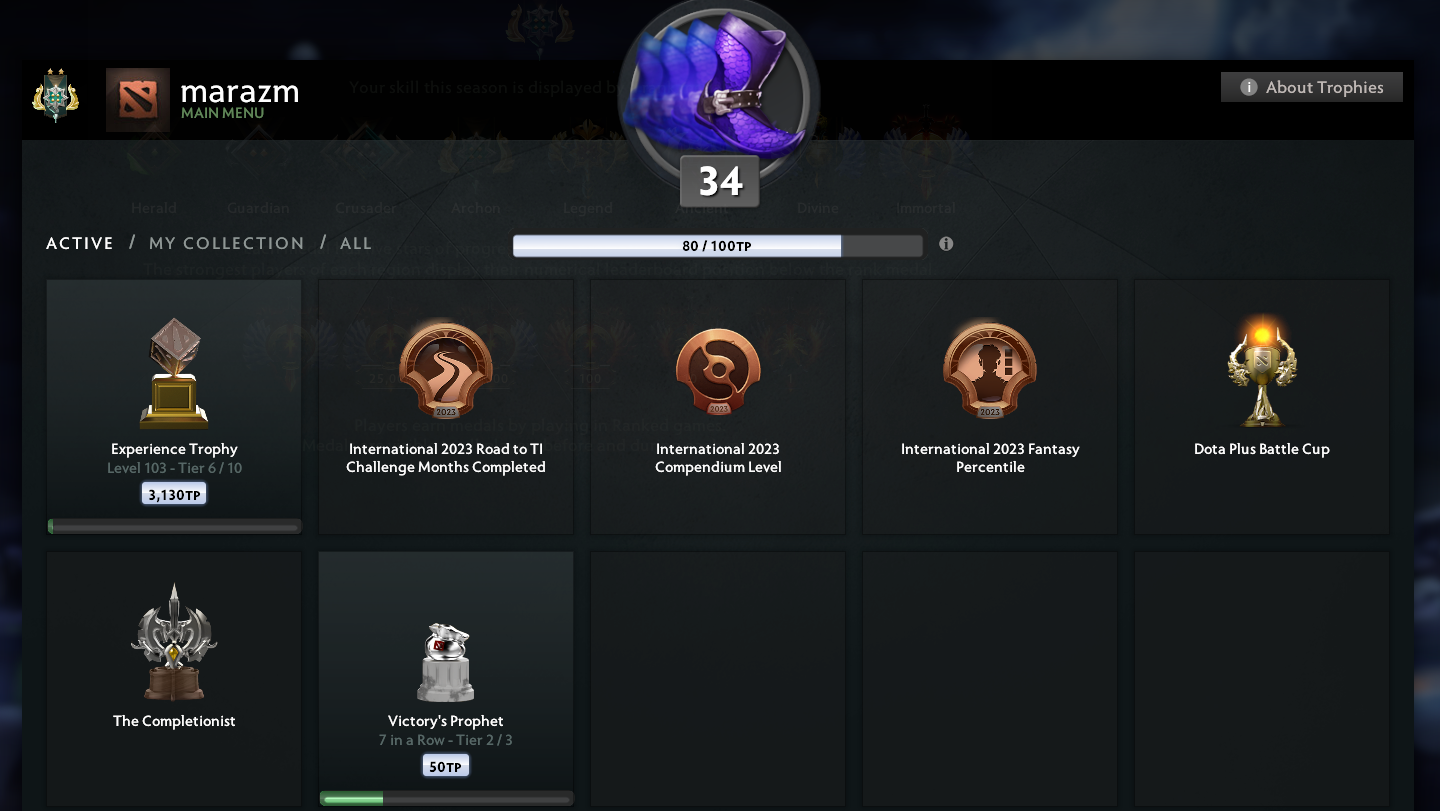Click the 3,130TP badge
The width and height of the screenshot is (1440, 811).
(x=173, y=492)
